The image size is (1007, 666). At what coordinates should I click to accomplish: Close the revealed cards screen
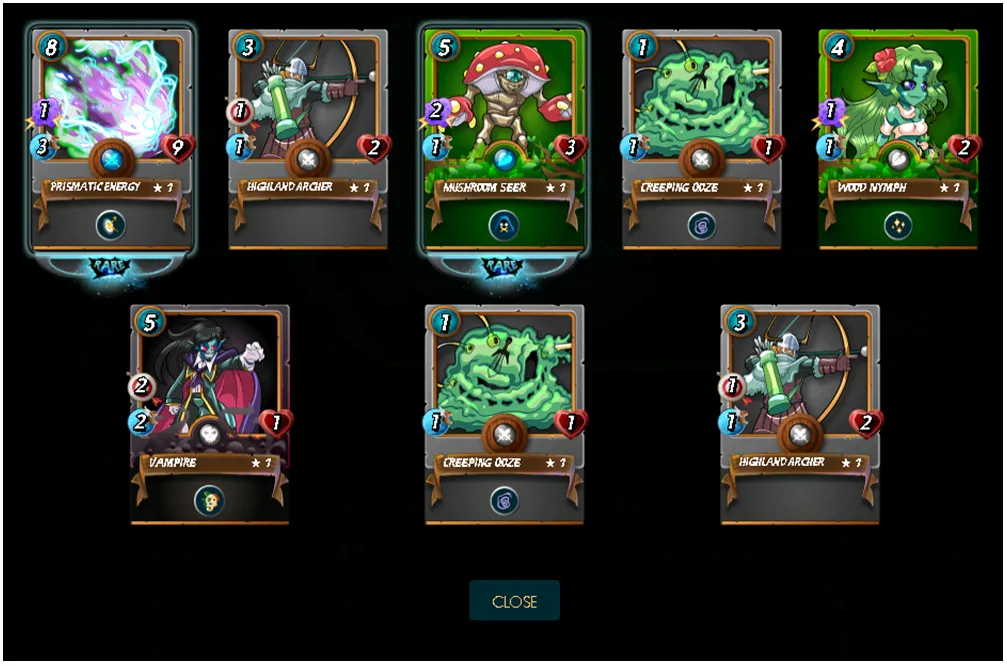pyautogui.click(x=514, y=601)
